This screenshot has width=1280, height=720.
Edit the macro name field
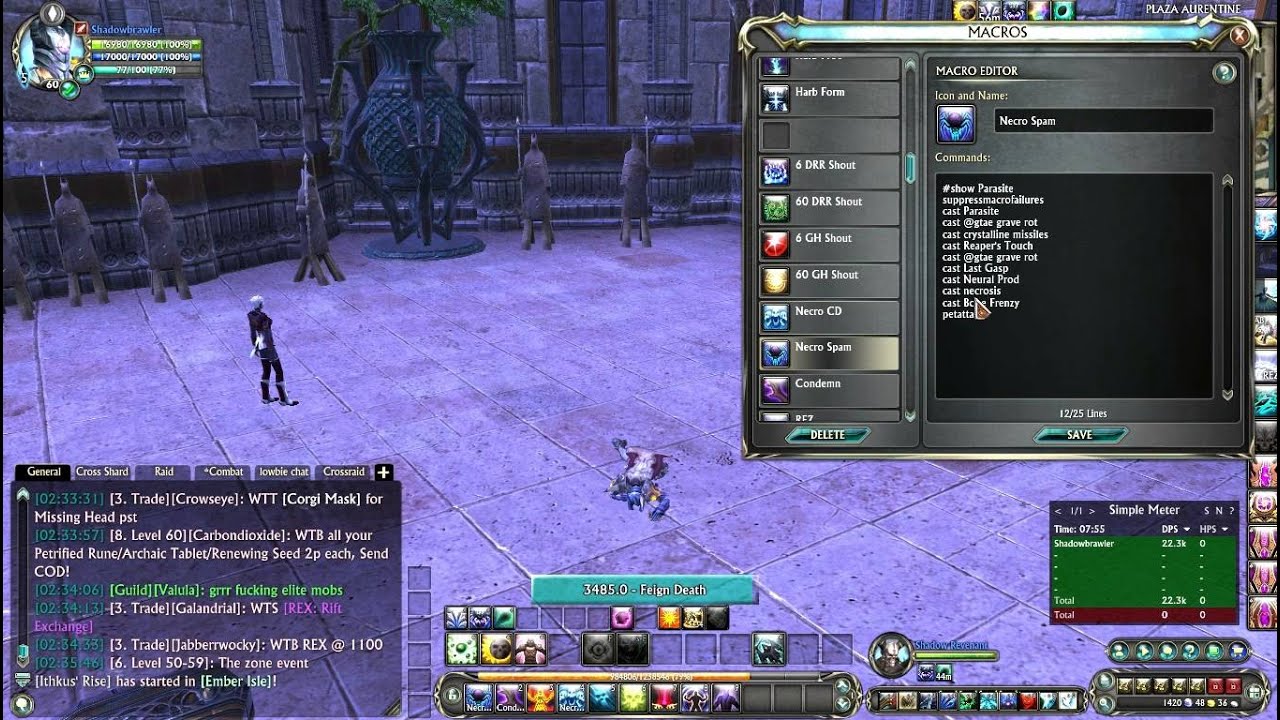(1104, 121)
